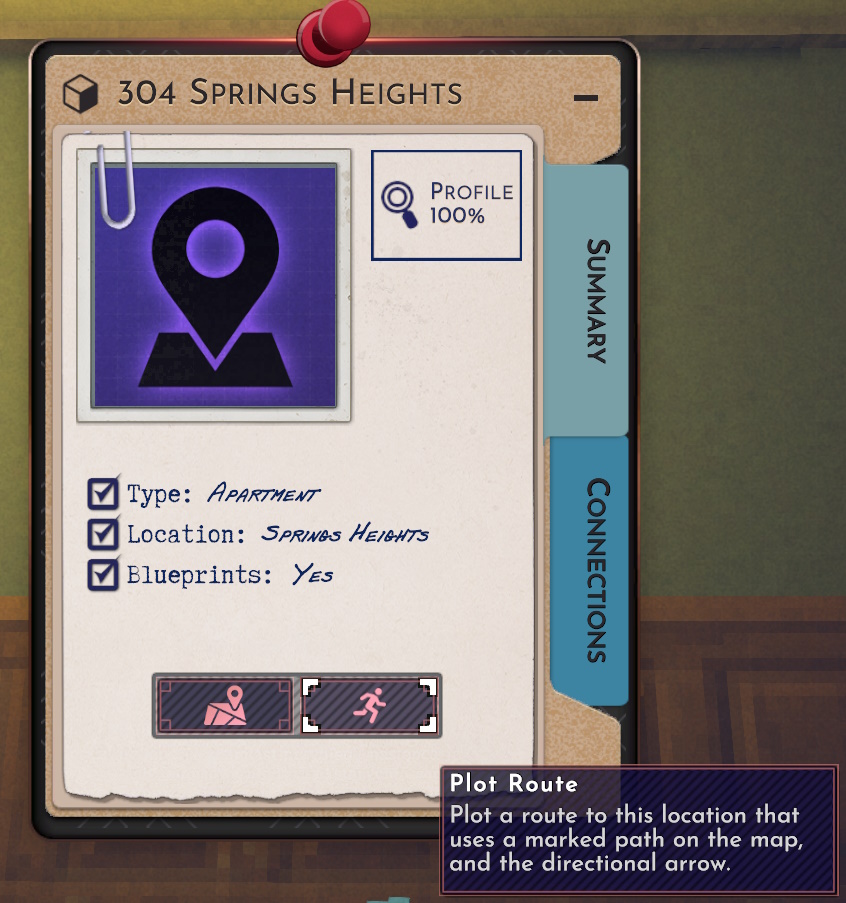Click the Profile 100% box
846x903 pixels.
point(446,205)
